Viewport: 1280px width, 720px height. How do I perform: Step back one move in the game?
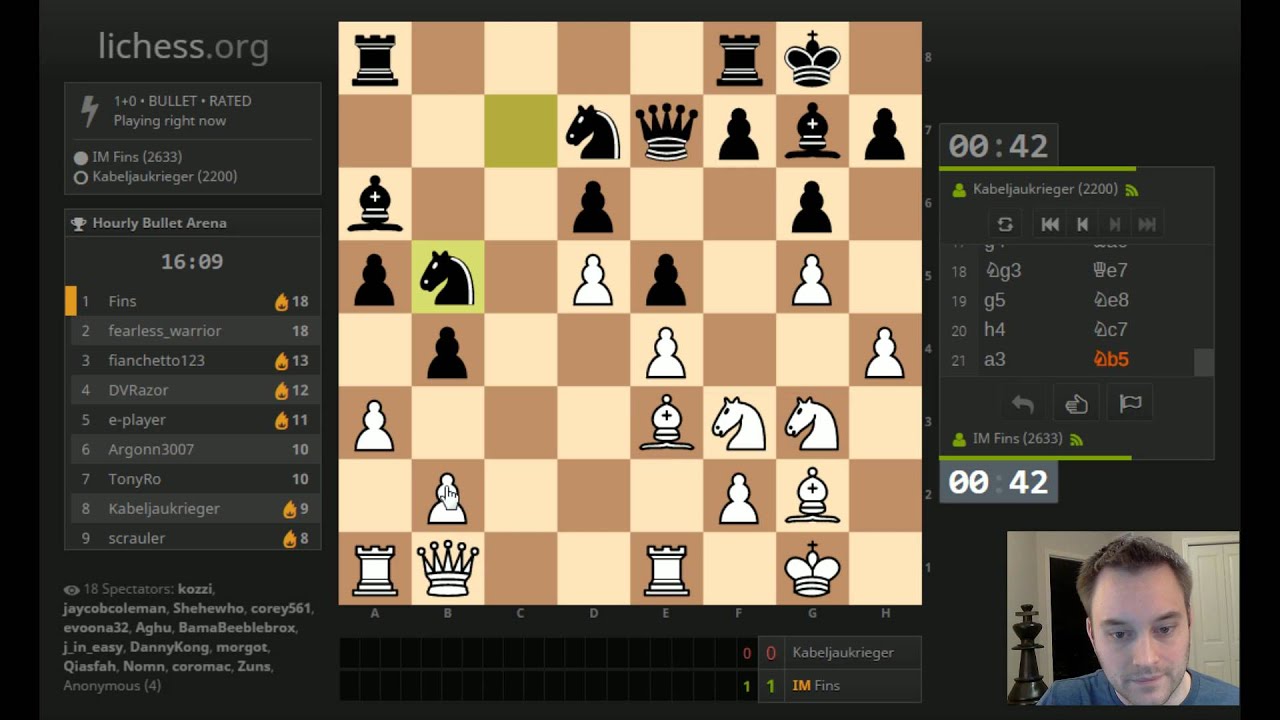1081,223
